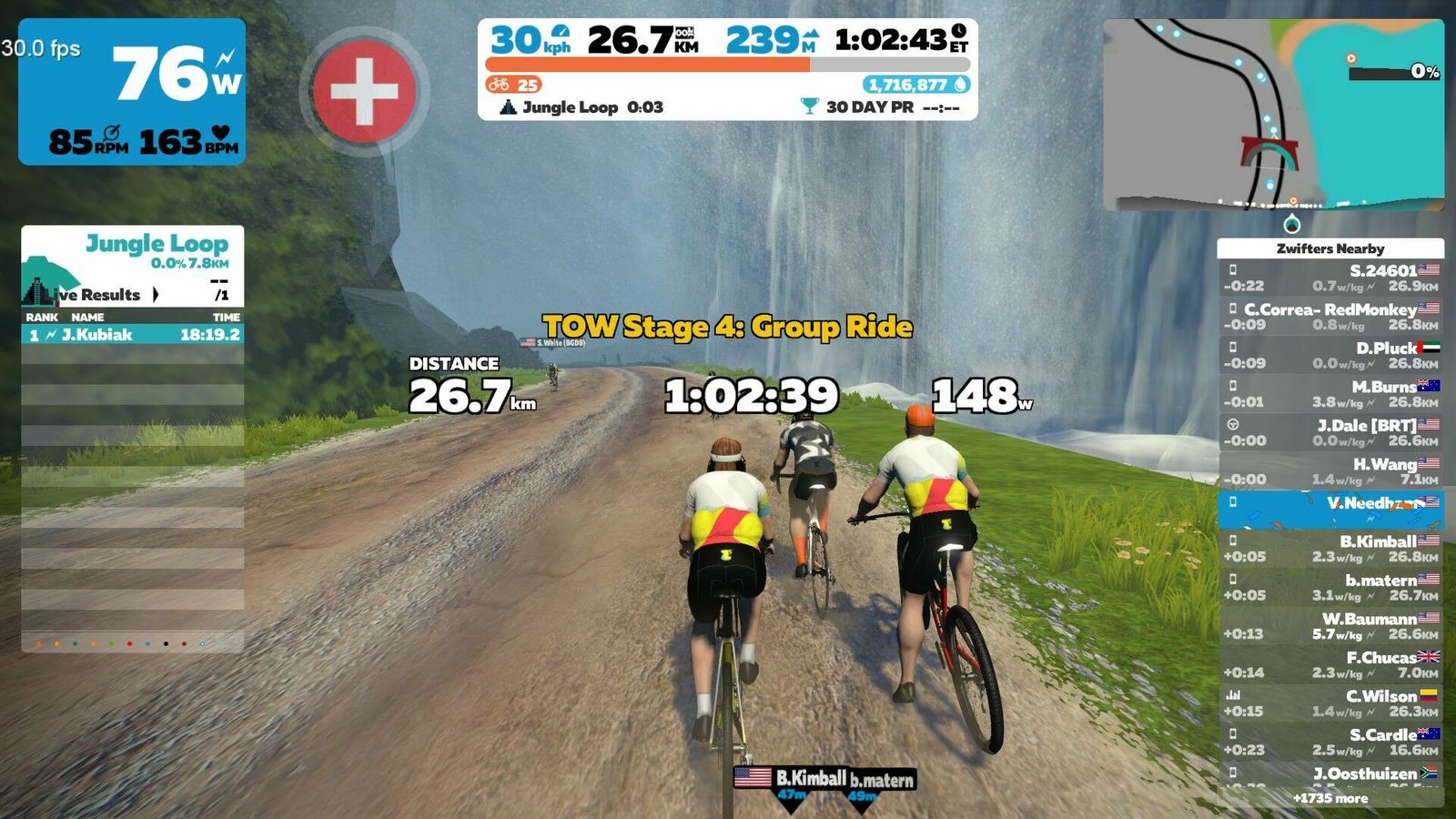Click the blue drops total counter
Viewport: 1456px width, 819px height.
click(x=916, y=85)
